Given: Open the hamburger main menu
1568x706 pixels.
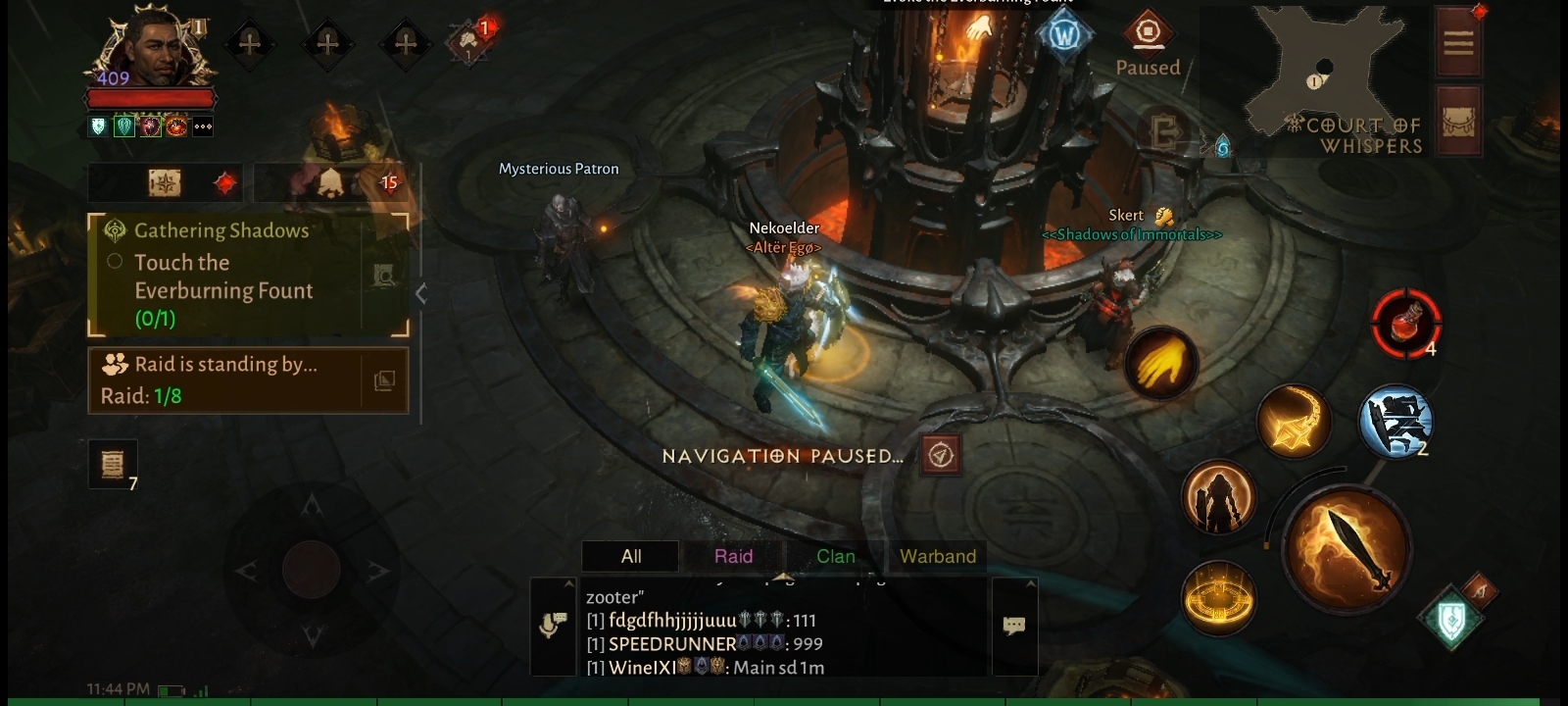Looking at the screenshot, I should pyautogui.click(x=1457, y=42).
